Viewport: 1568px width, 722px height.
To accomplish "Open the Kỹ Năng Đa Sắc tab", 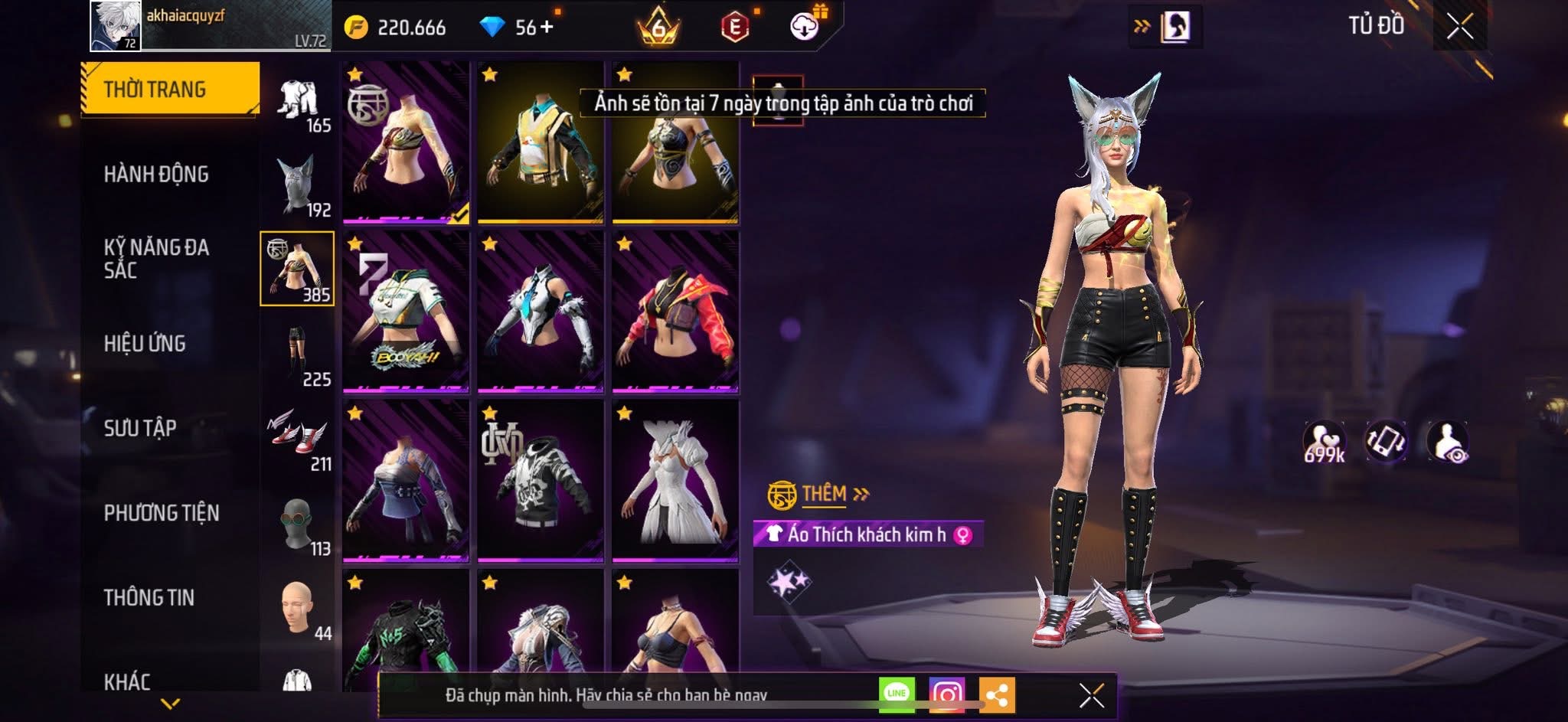I will (x=156, y=258).
